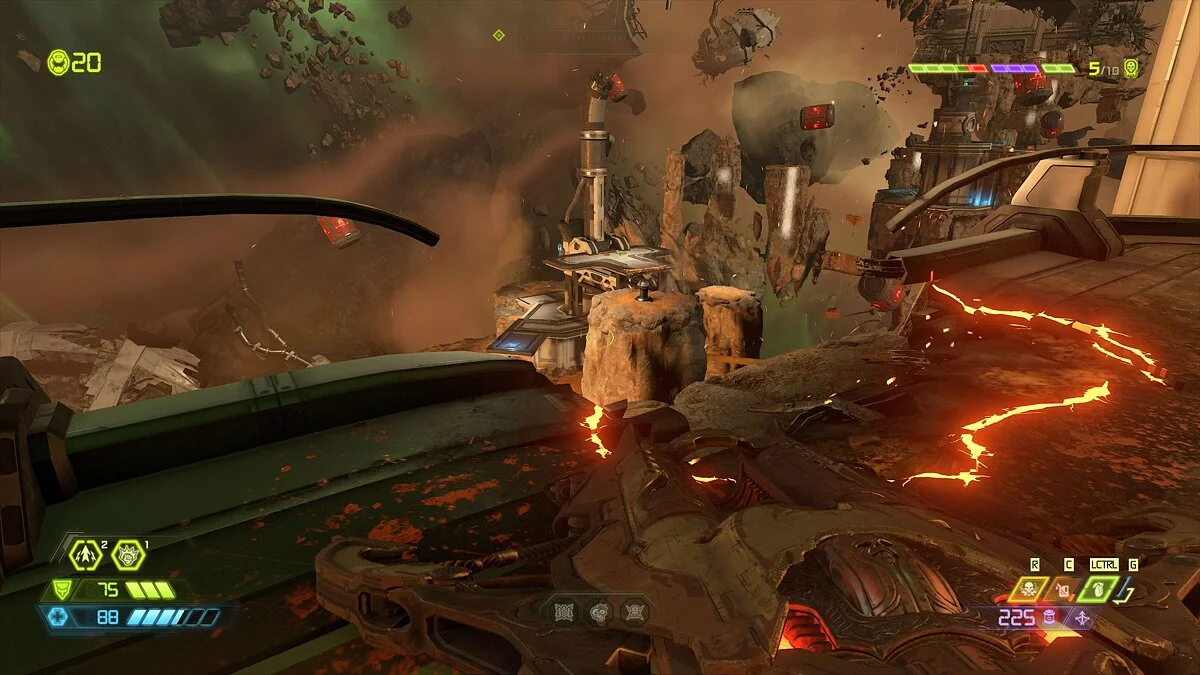Image resolution: width=1200 pixels, height=675 pixels.
Task: Select the Blood Punch fist icon
Action: coord(127,551)
